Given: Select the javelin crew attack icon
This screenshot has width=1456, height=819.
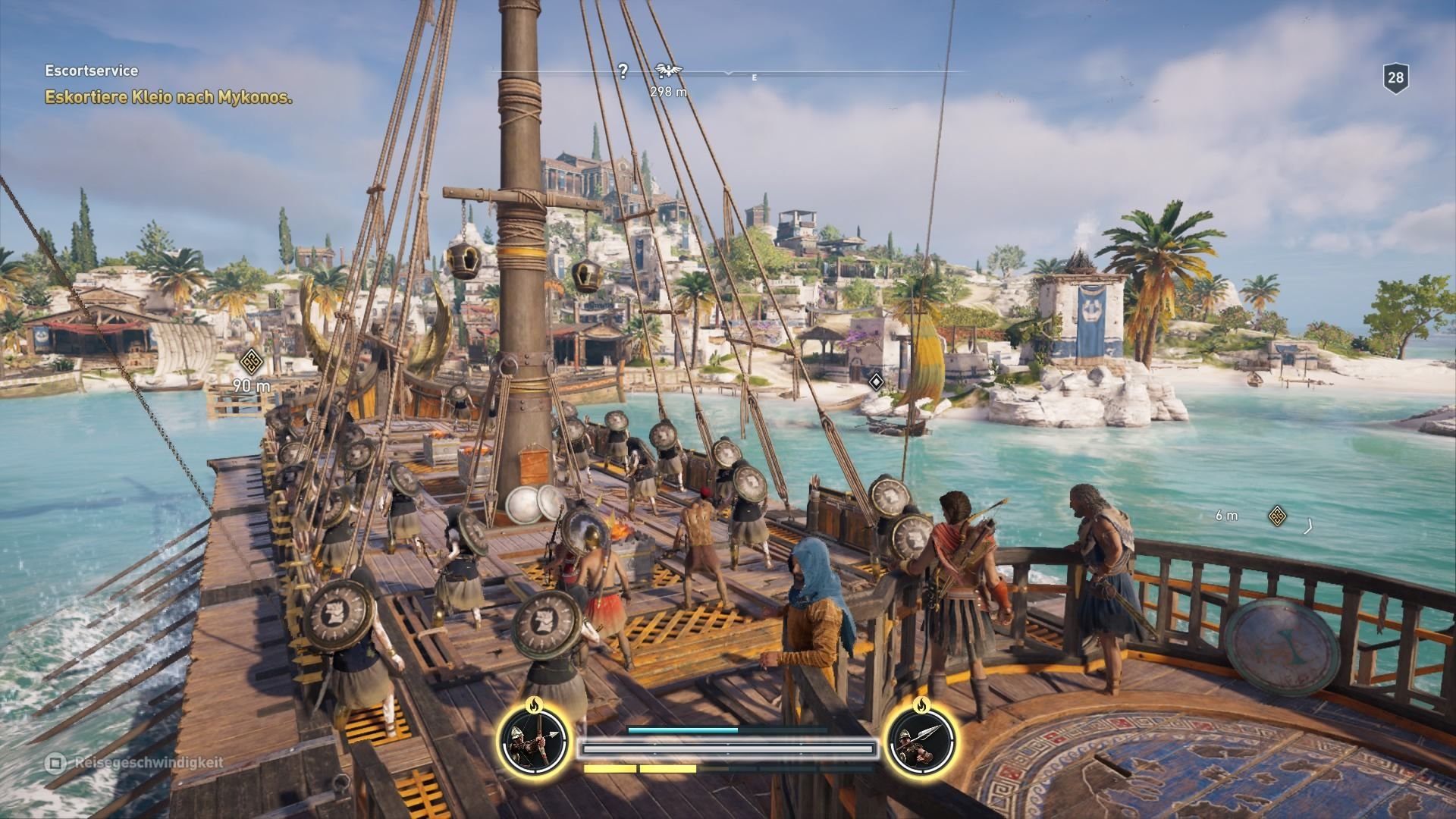Looking at the screenshot, I should [x=922, y=743].
